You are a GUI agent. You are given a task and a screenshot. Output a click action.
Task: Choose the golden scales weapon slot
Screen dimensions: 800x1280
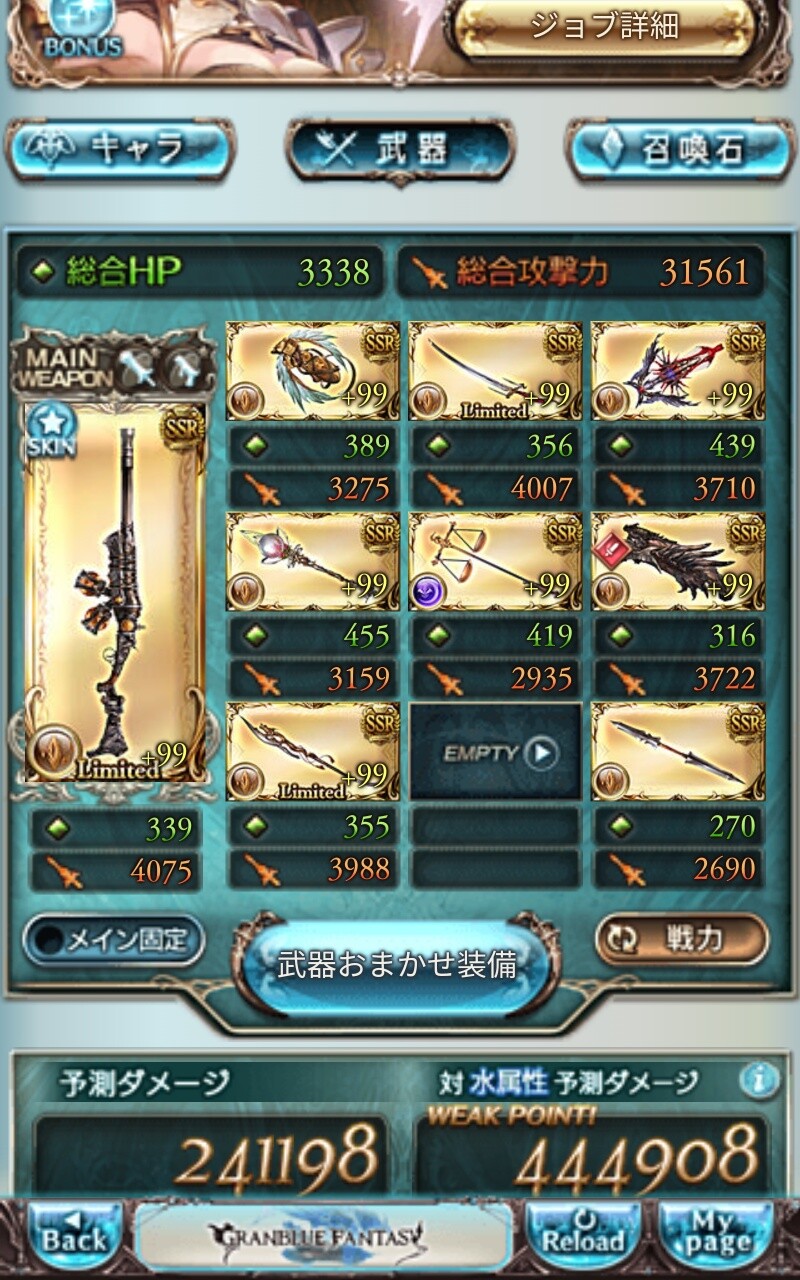point(496,561)
